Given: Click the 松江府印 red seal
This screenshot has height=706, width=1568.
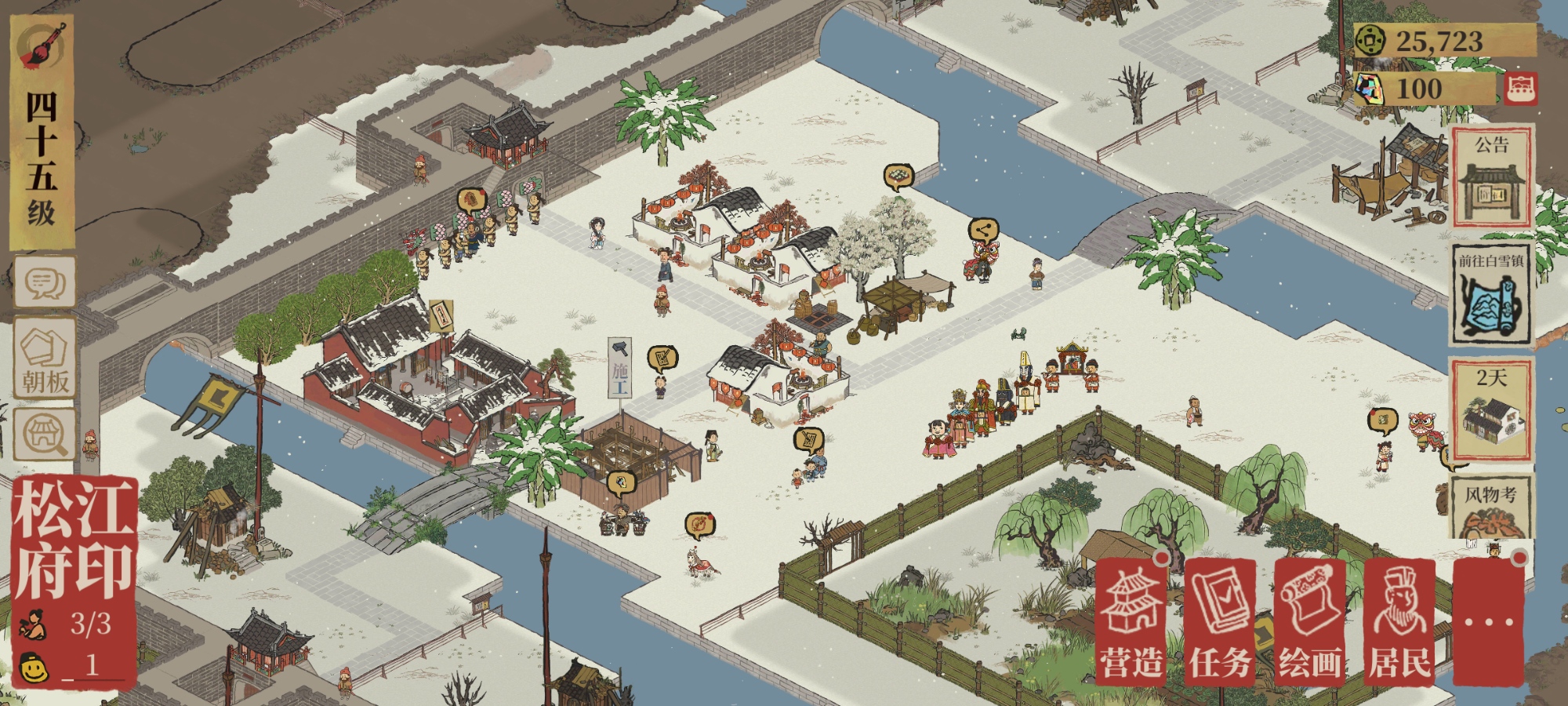Looking at the screenshot, I should (74, 540).
